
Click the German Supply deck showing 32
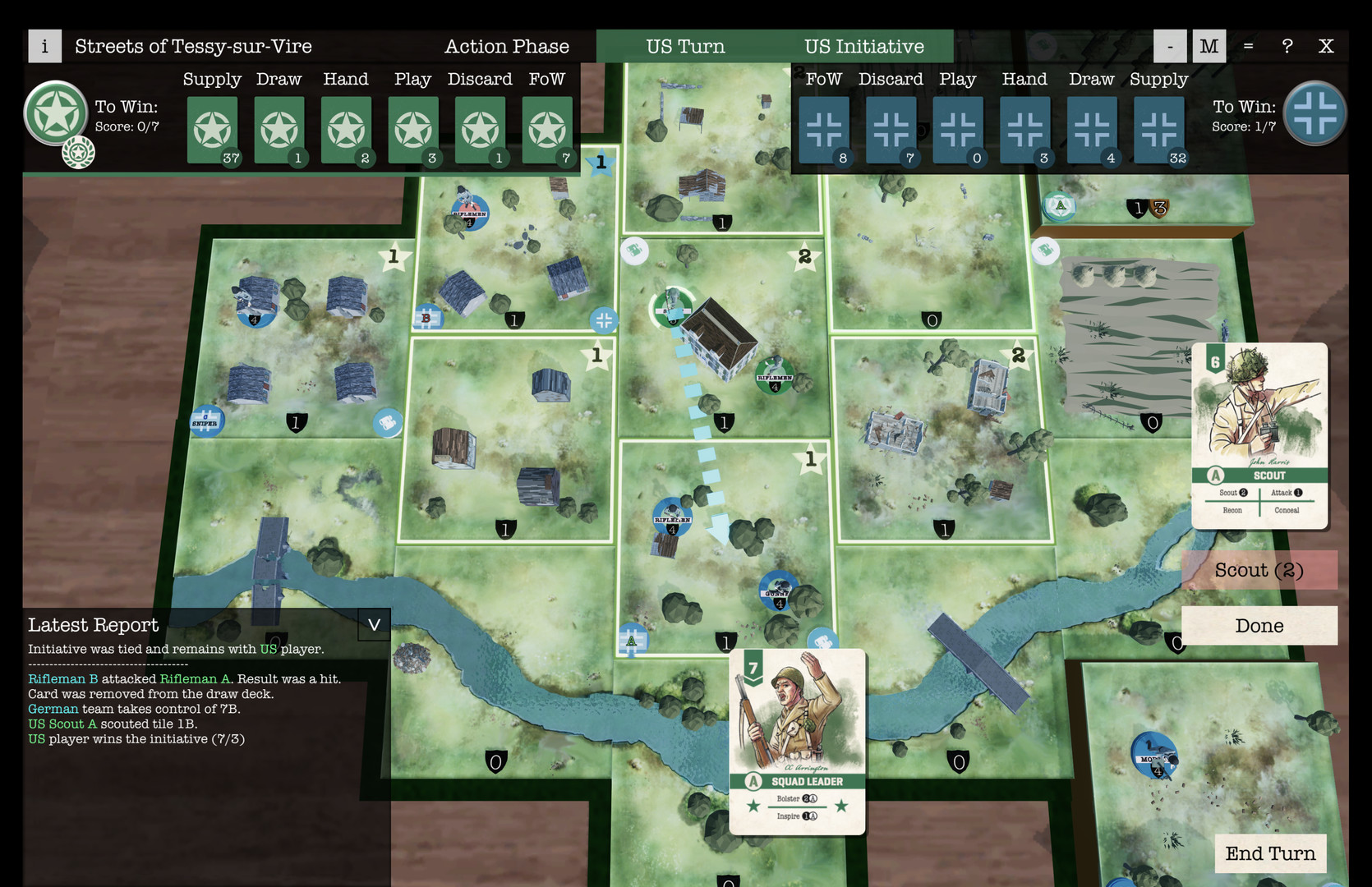(x=1158, y=130)
